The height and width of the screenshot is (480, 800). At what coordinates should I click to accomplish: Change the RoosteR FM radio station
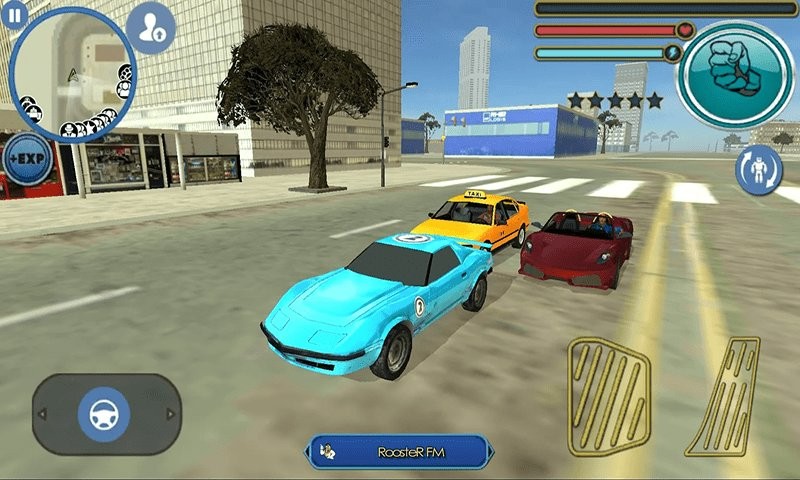click(x=399, y=452)
